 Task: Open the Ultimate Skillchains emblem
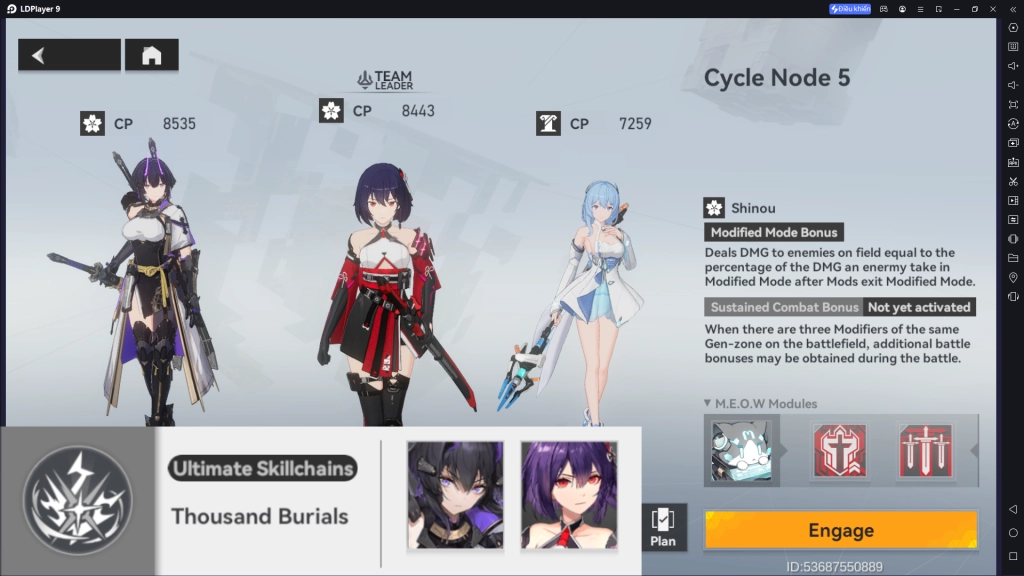(x=78, y=501)
